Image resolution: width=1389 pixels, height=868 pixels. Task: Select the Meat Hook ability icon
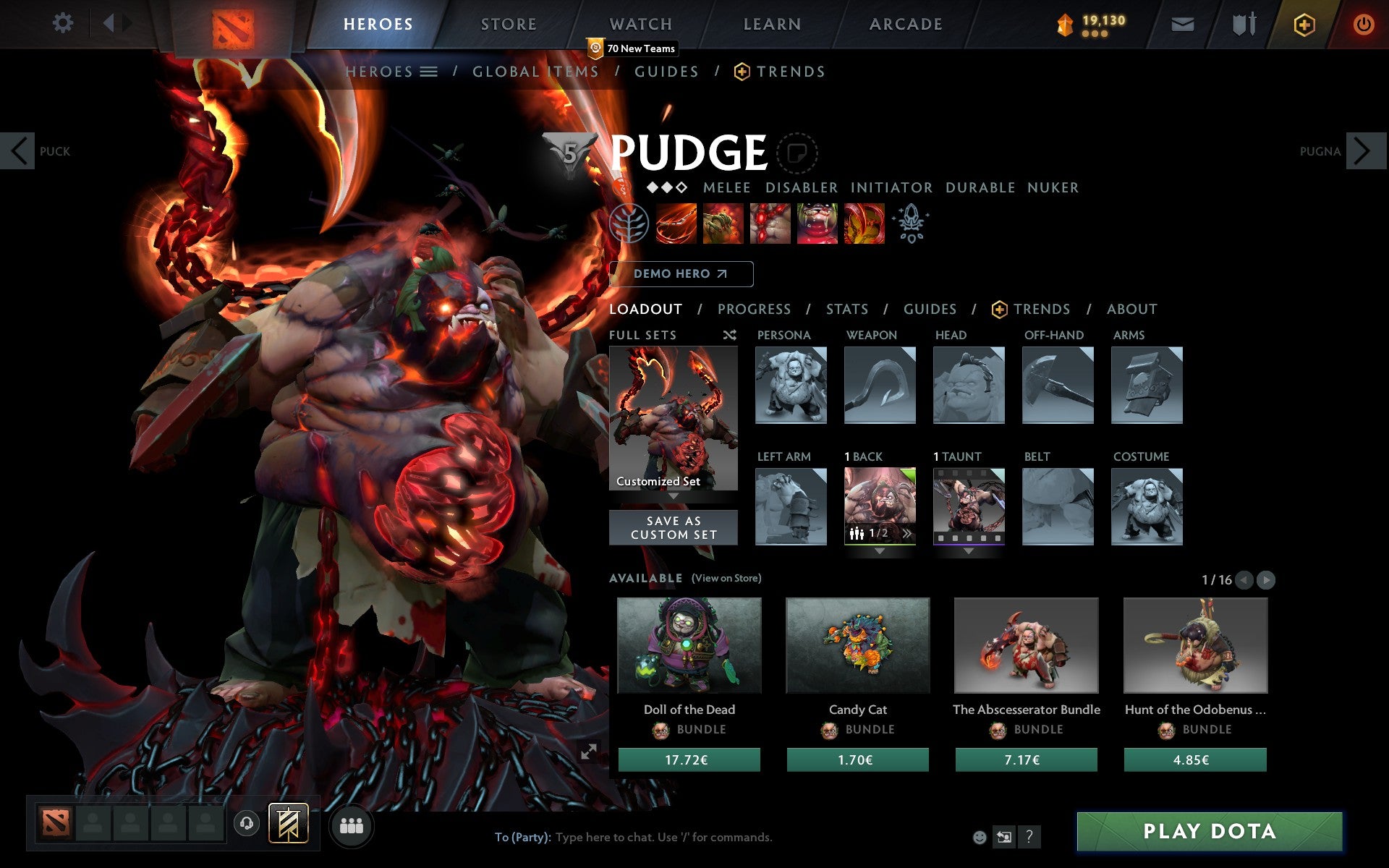point(677,224)
